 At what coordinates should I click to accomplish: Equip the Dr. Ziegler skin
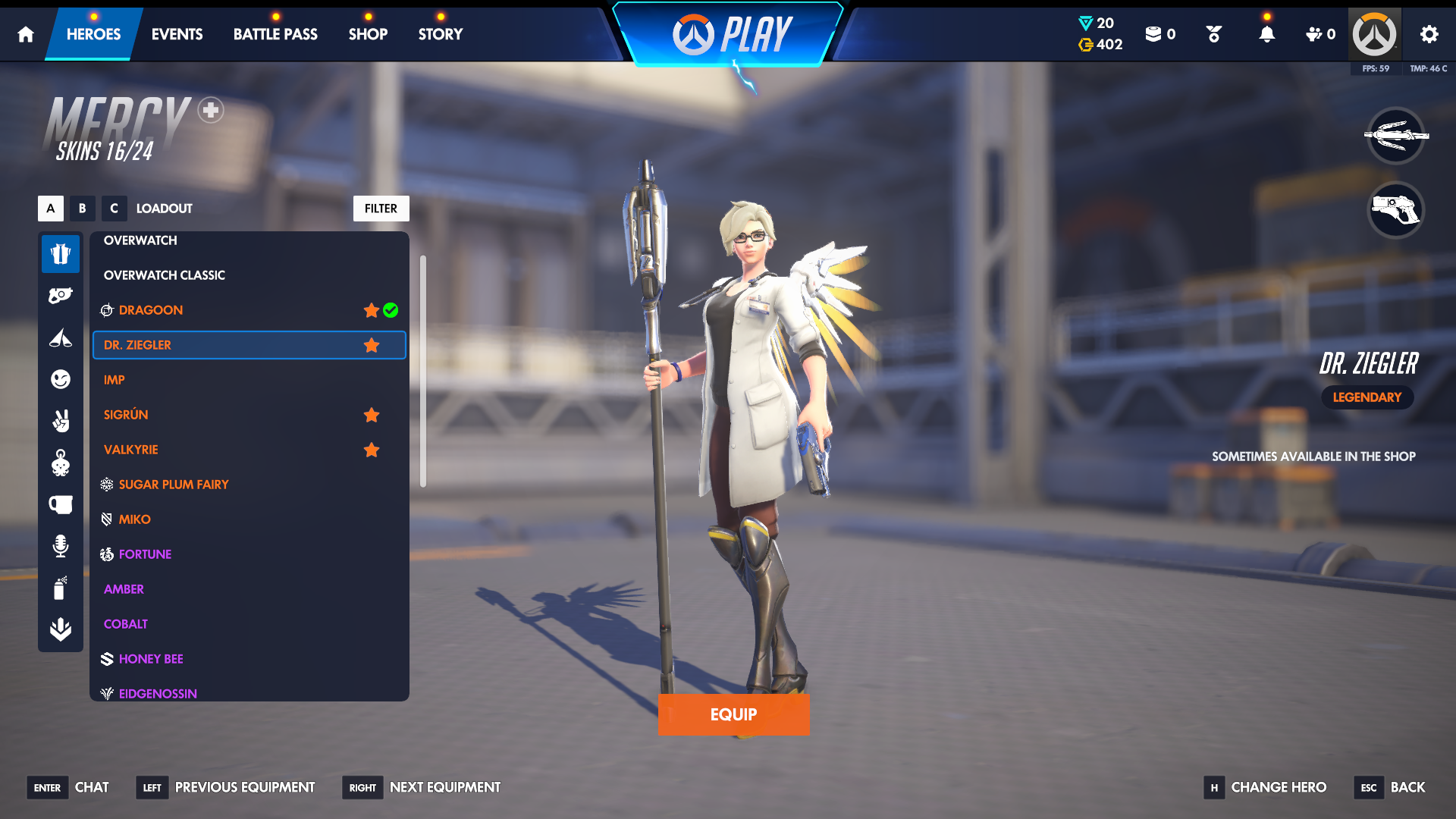coord(733,714)
